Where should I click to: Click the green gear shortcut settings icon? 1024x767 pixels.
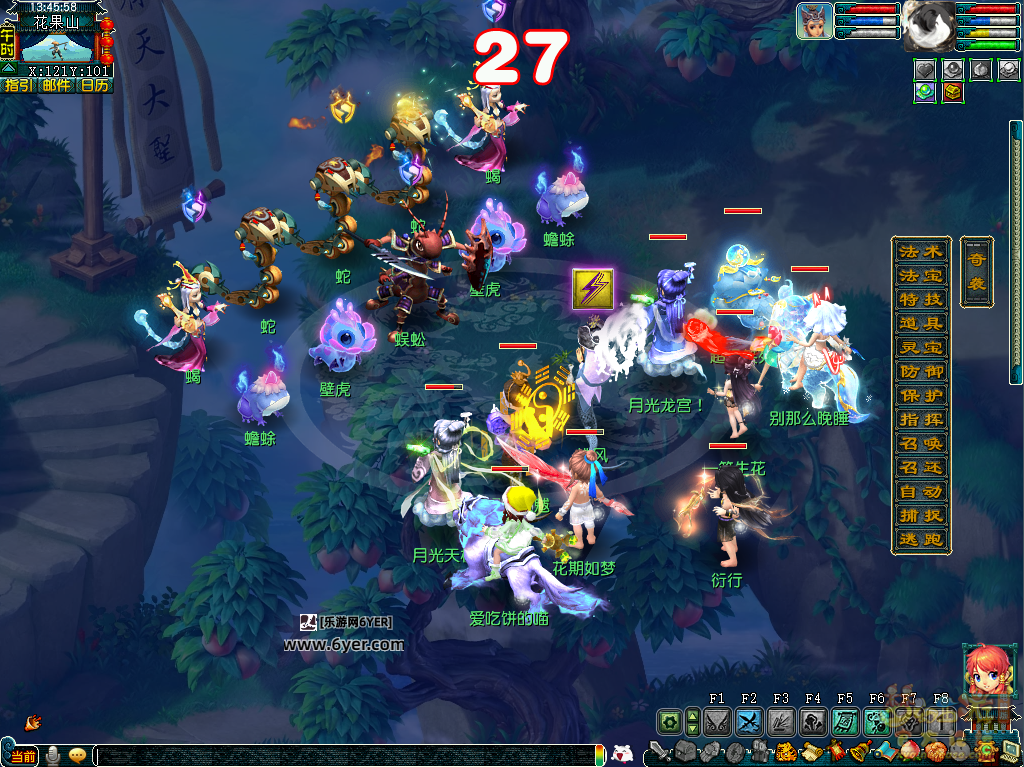point(669,721)
